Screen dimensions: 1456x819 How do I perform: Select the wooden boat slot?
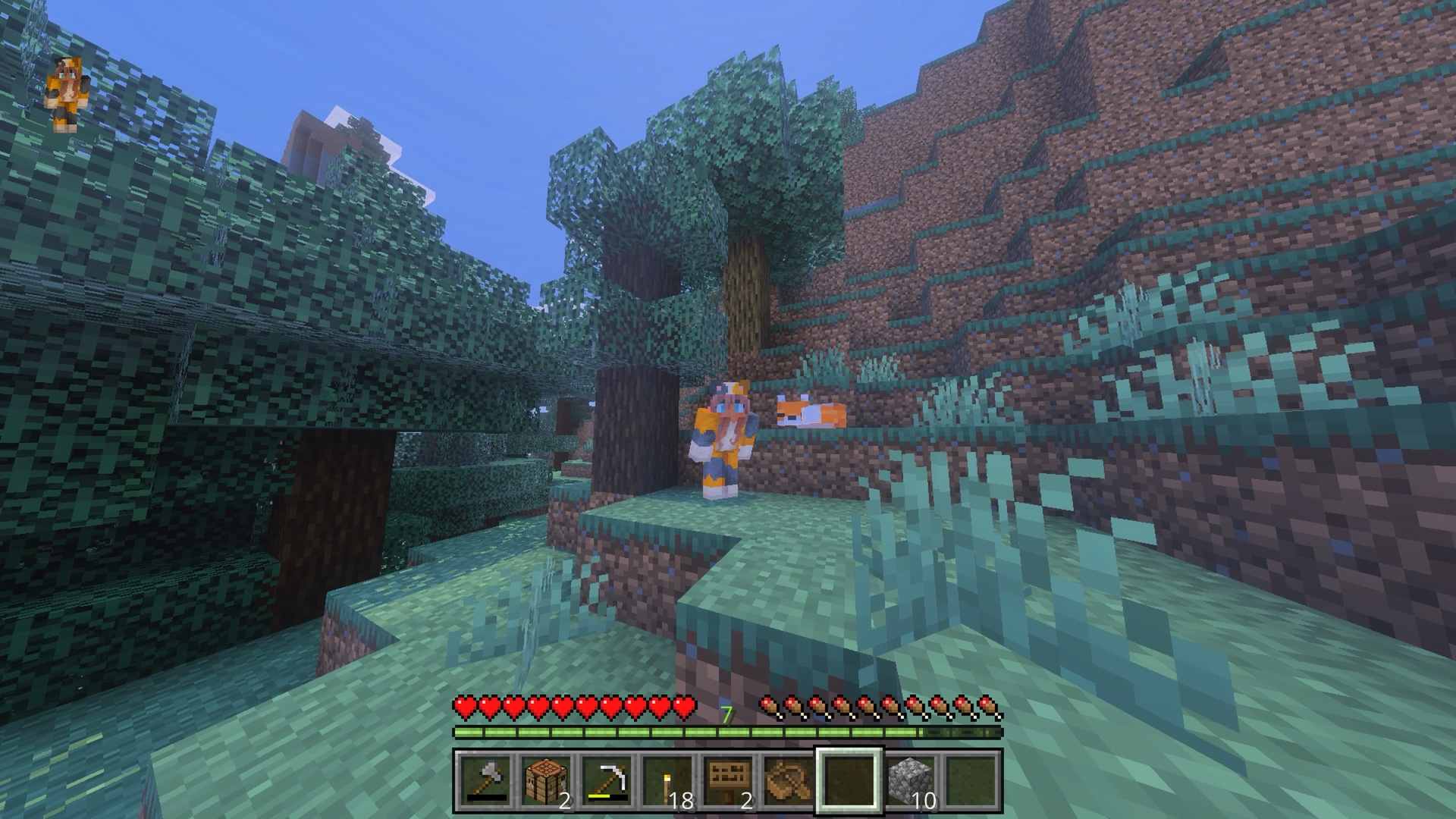[788, 781]
